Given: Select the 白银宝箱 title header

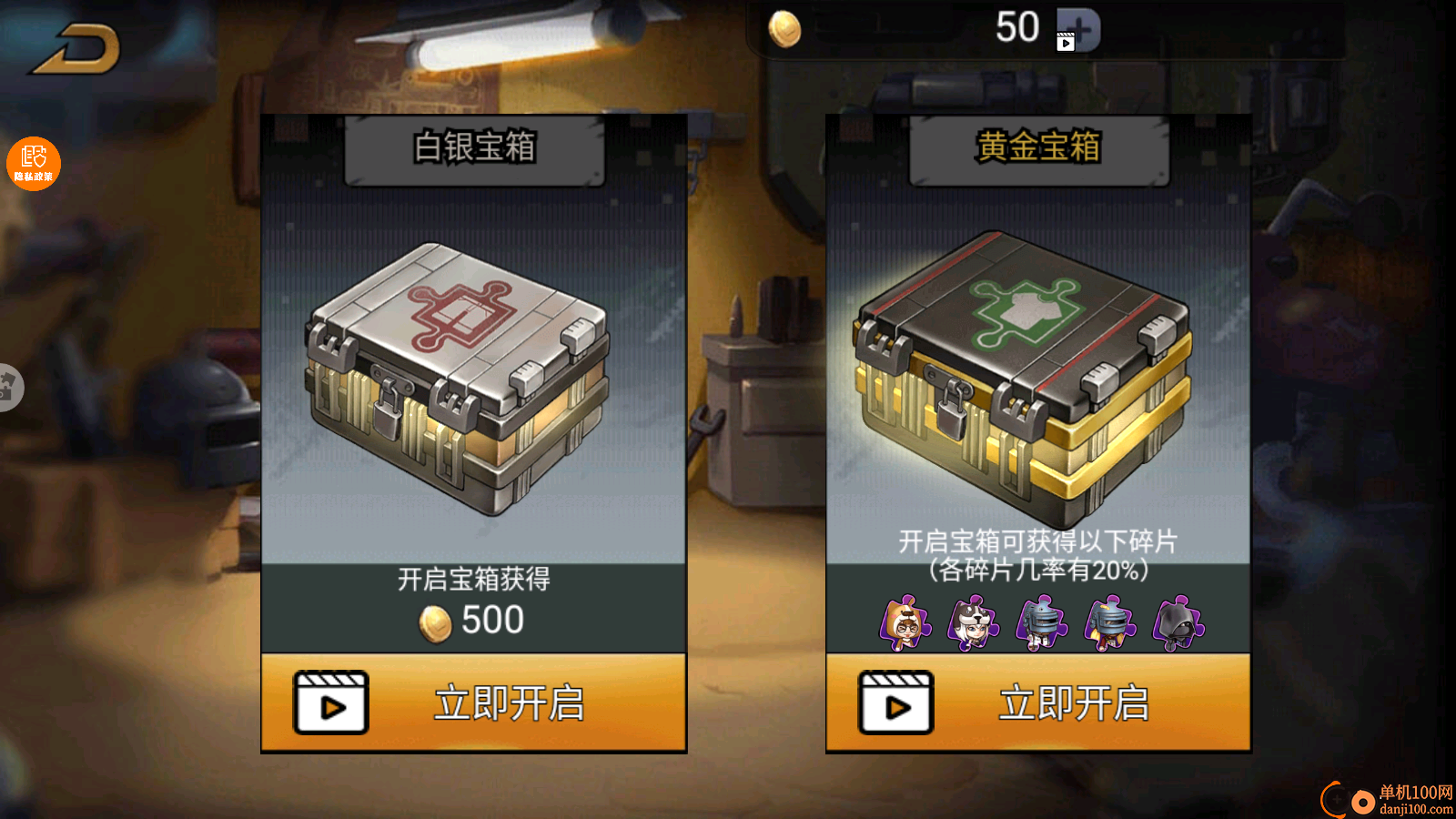Looking at the screenshot, I should (x=473, y=147).
